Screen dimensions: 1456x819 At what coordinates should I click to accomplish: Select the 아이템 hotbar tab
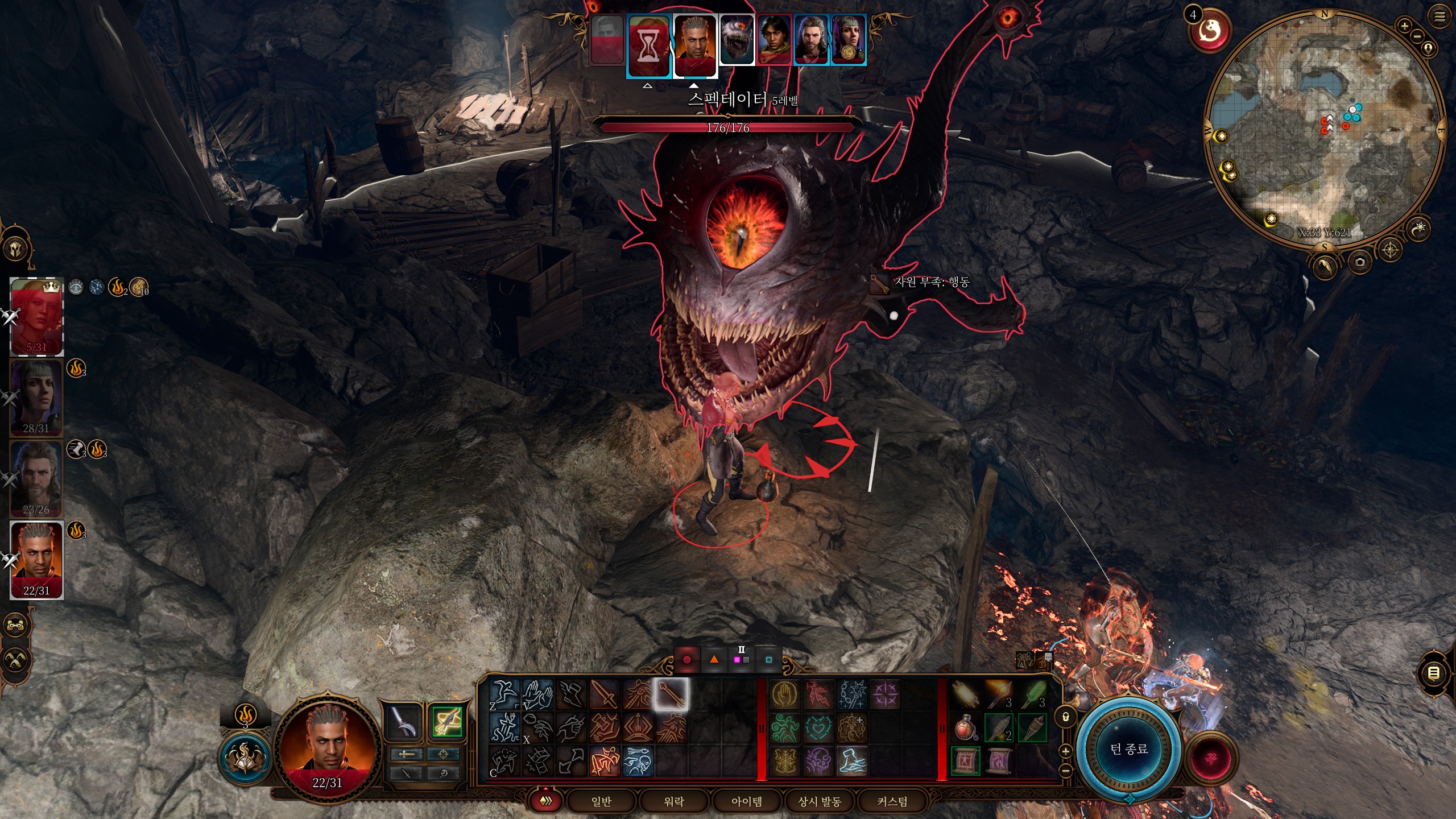(x=747, y=801)
